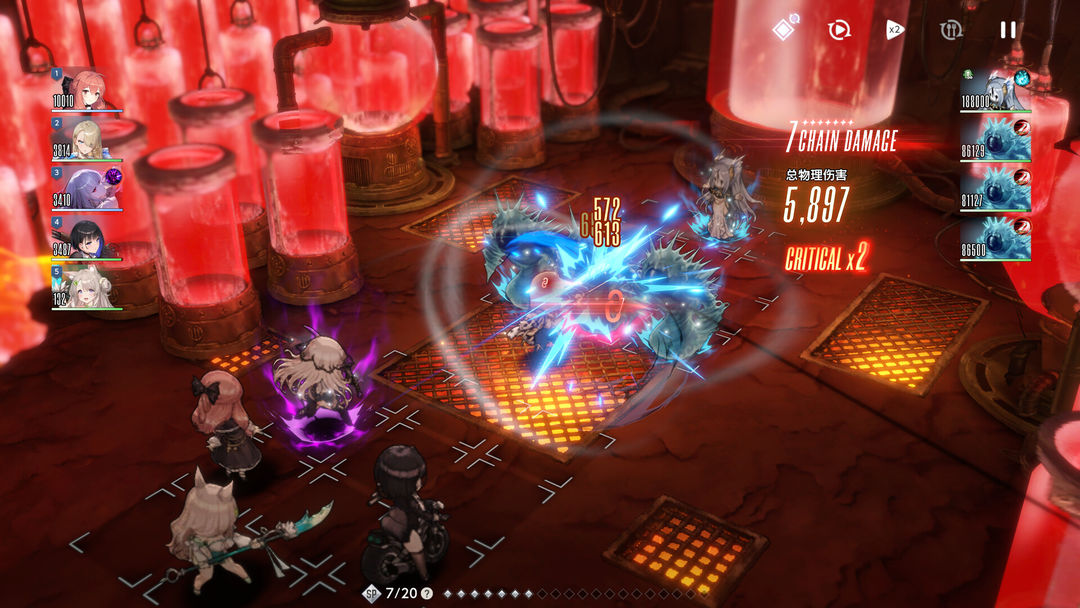Toggle the fork and knife auto icon

click(x=951, y=30)
